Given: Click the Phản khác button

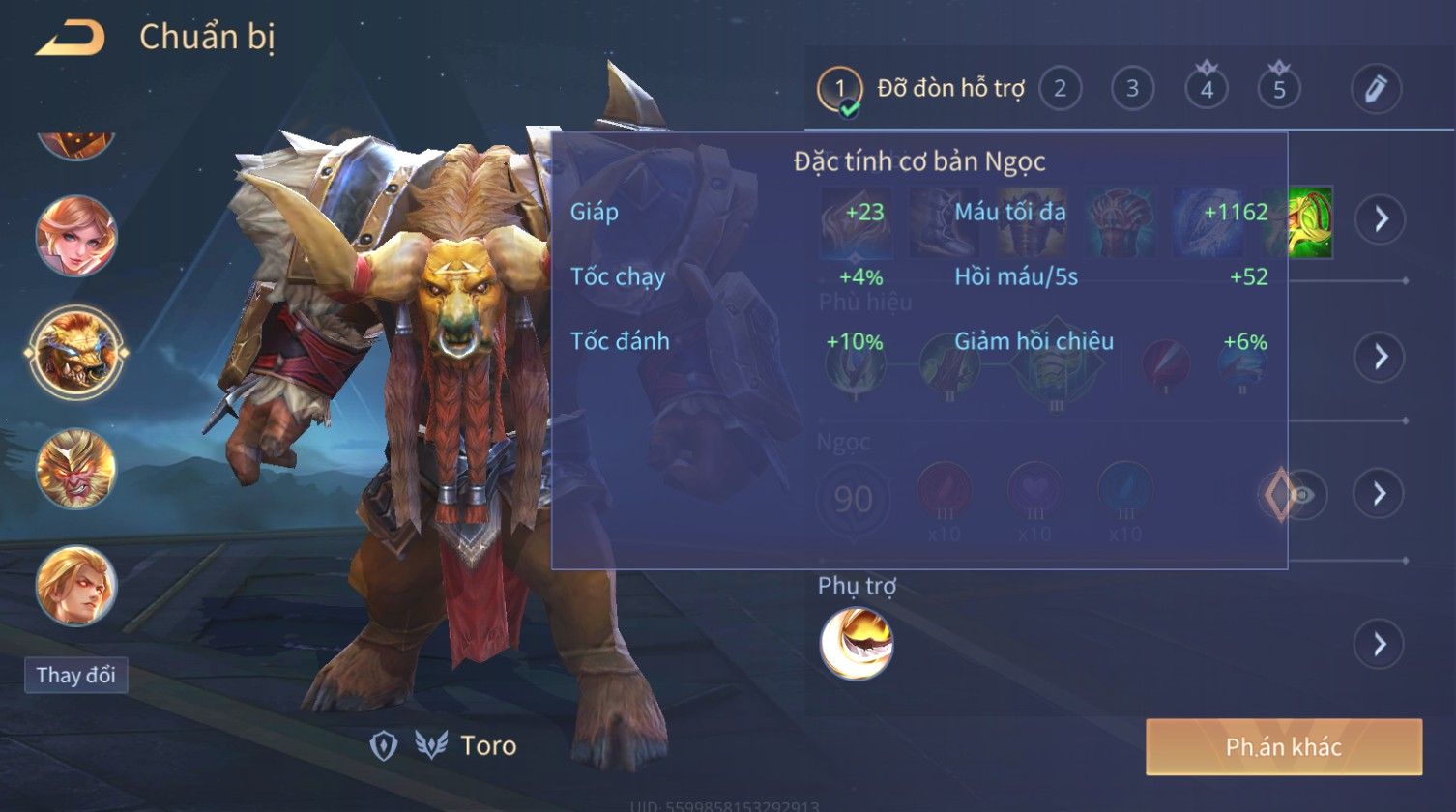Looking at the screenshot, I should coord(1283,746).
